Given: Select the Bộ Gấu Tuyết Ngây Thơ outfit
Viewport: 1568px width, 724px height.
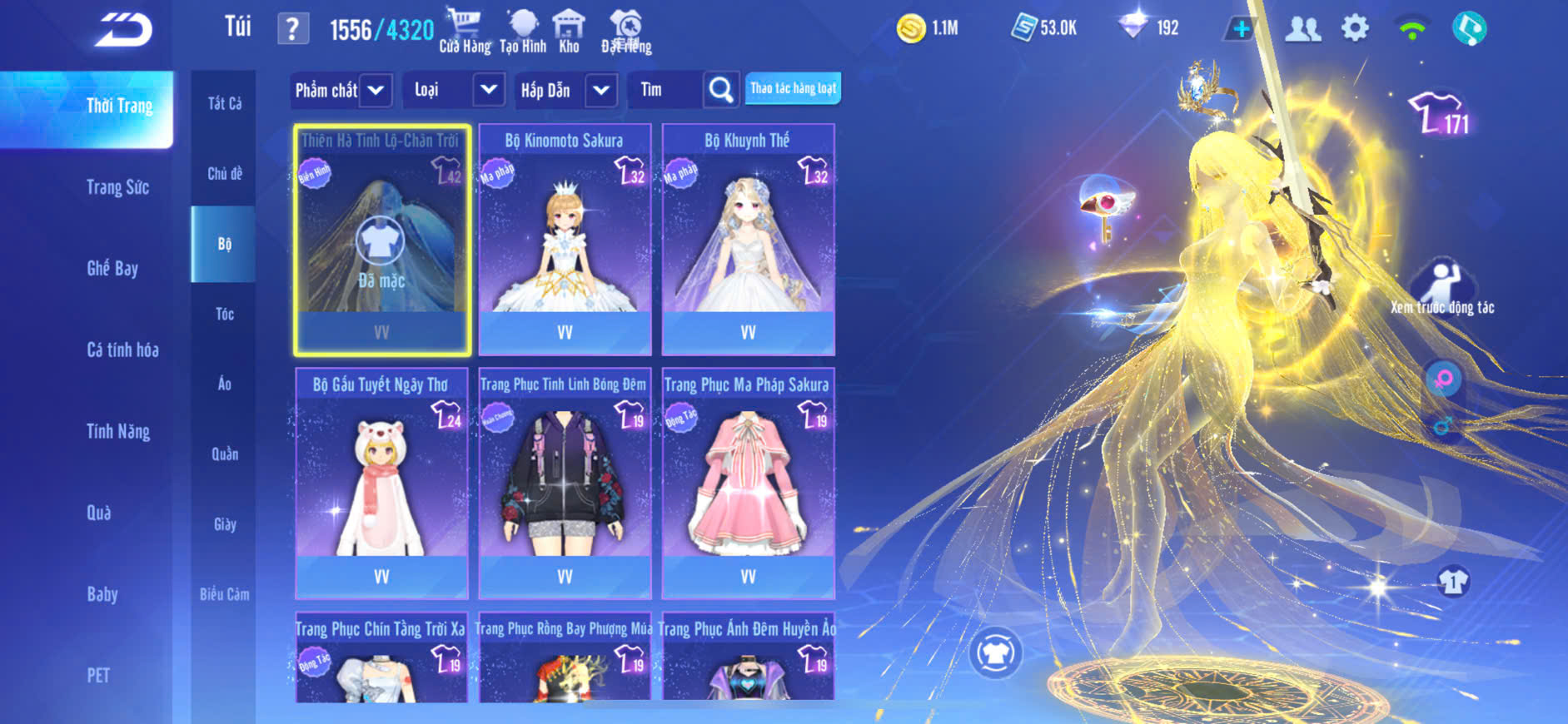Looking at the screenshot, I should coord(381,483).
